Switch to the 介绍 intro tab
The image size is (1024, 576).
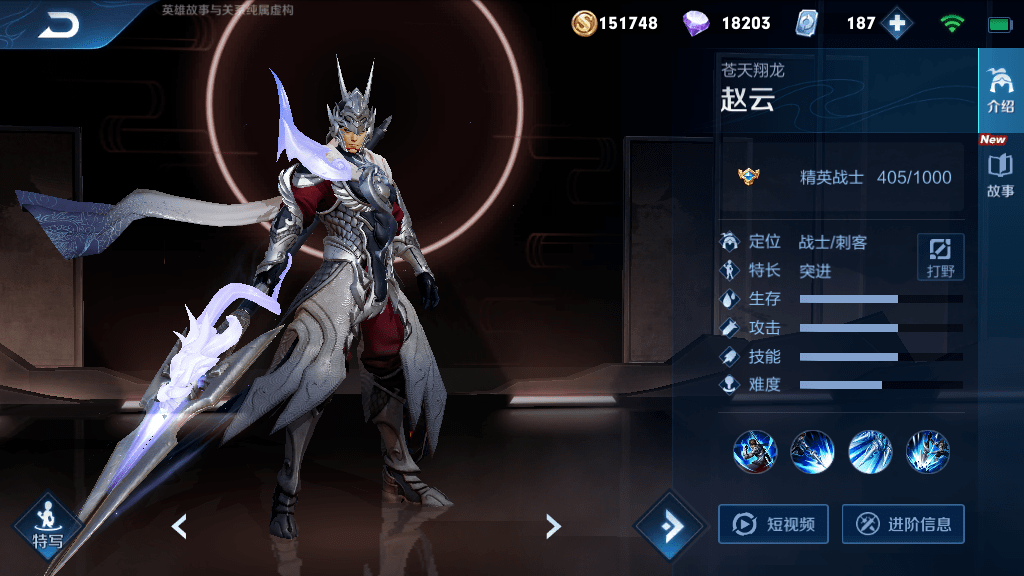point(1000,90)
